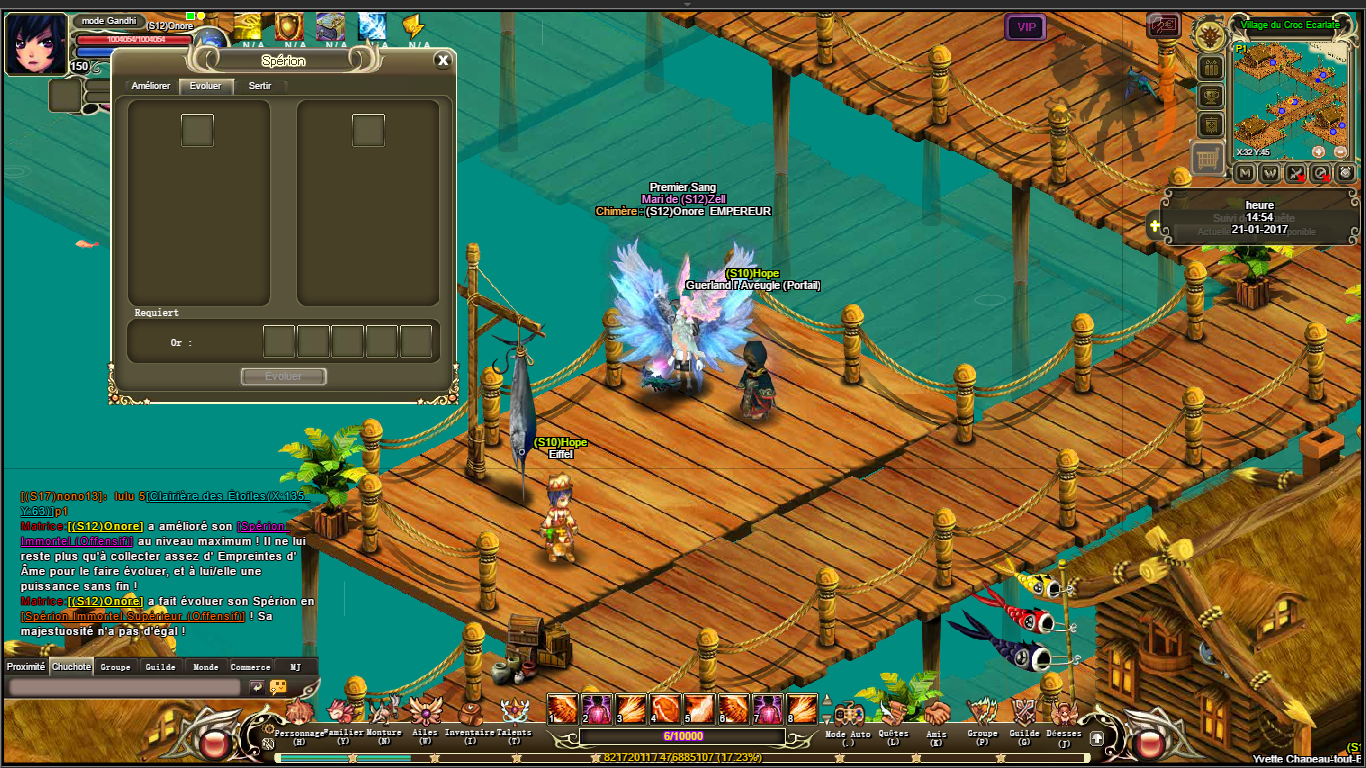Open the Sertir tab
1366x768 pixels.
coord(260,86)
